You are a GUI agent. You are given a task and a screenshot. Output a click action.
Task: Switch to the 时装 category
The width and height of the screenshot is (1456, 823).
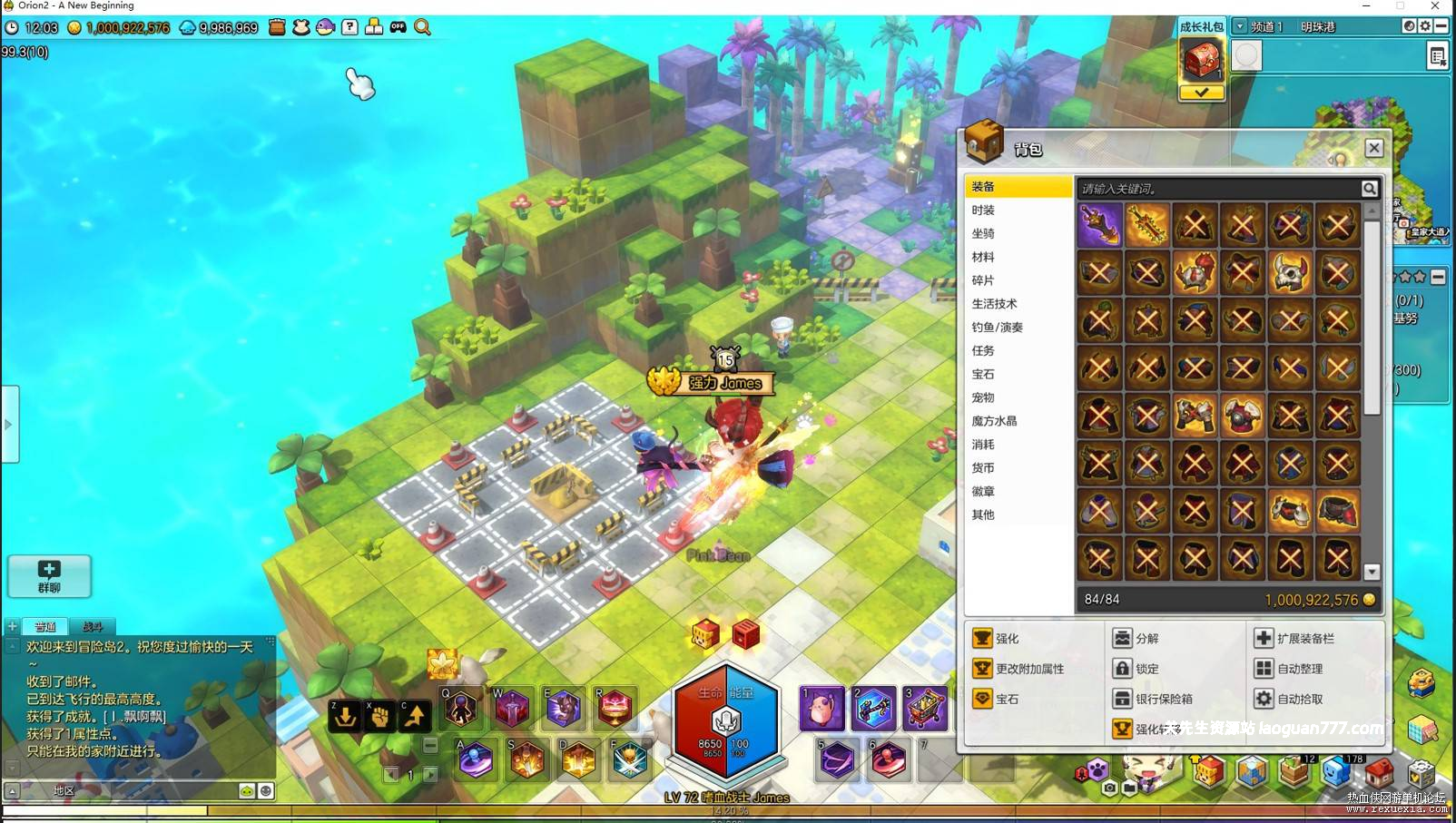point(983,211)
